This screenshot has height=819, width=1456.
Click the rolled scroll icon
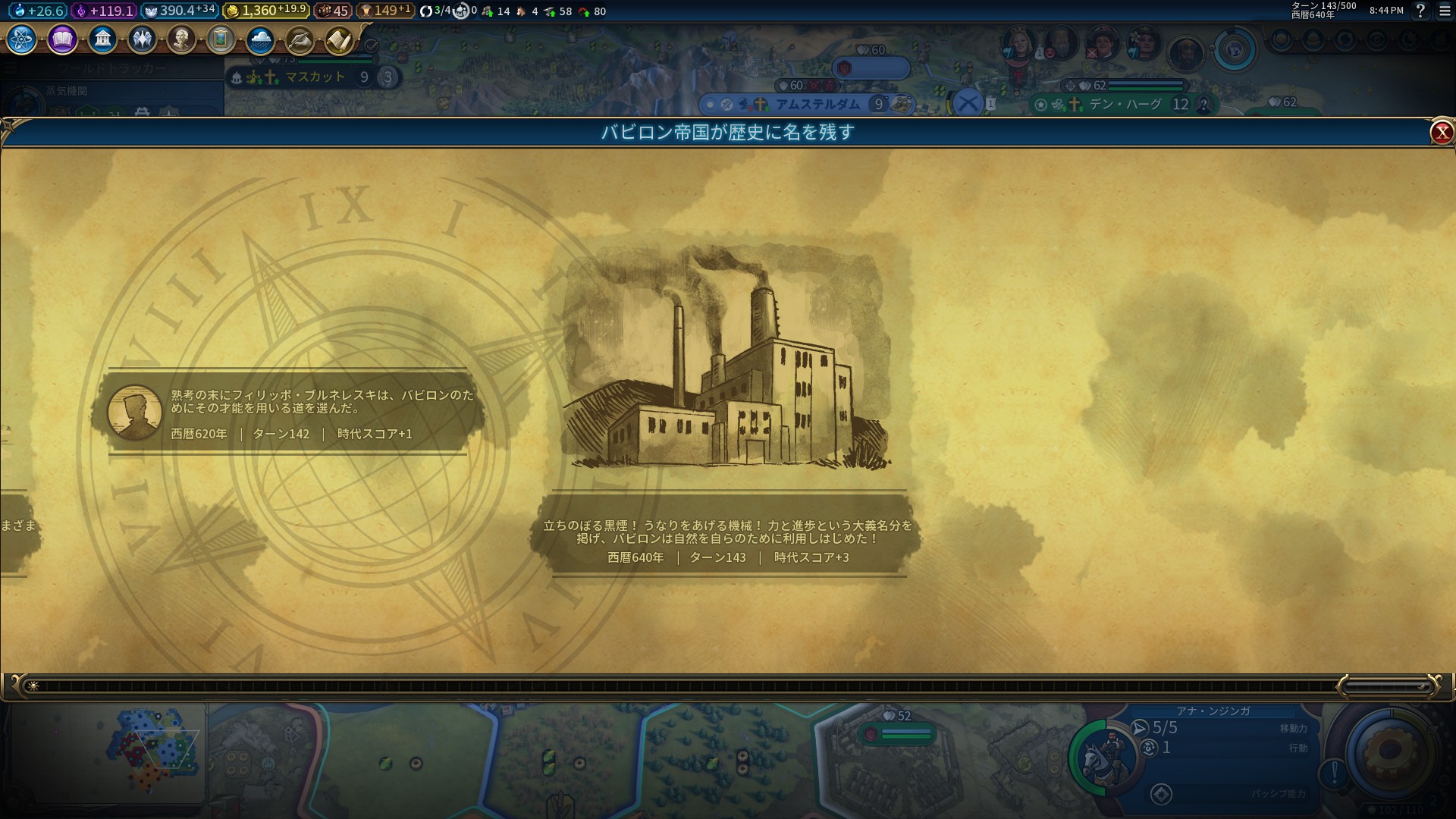point(339,39)
